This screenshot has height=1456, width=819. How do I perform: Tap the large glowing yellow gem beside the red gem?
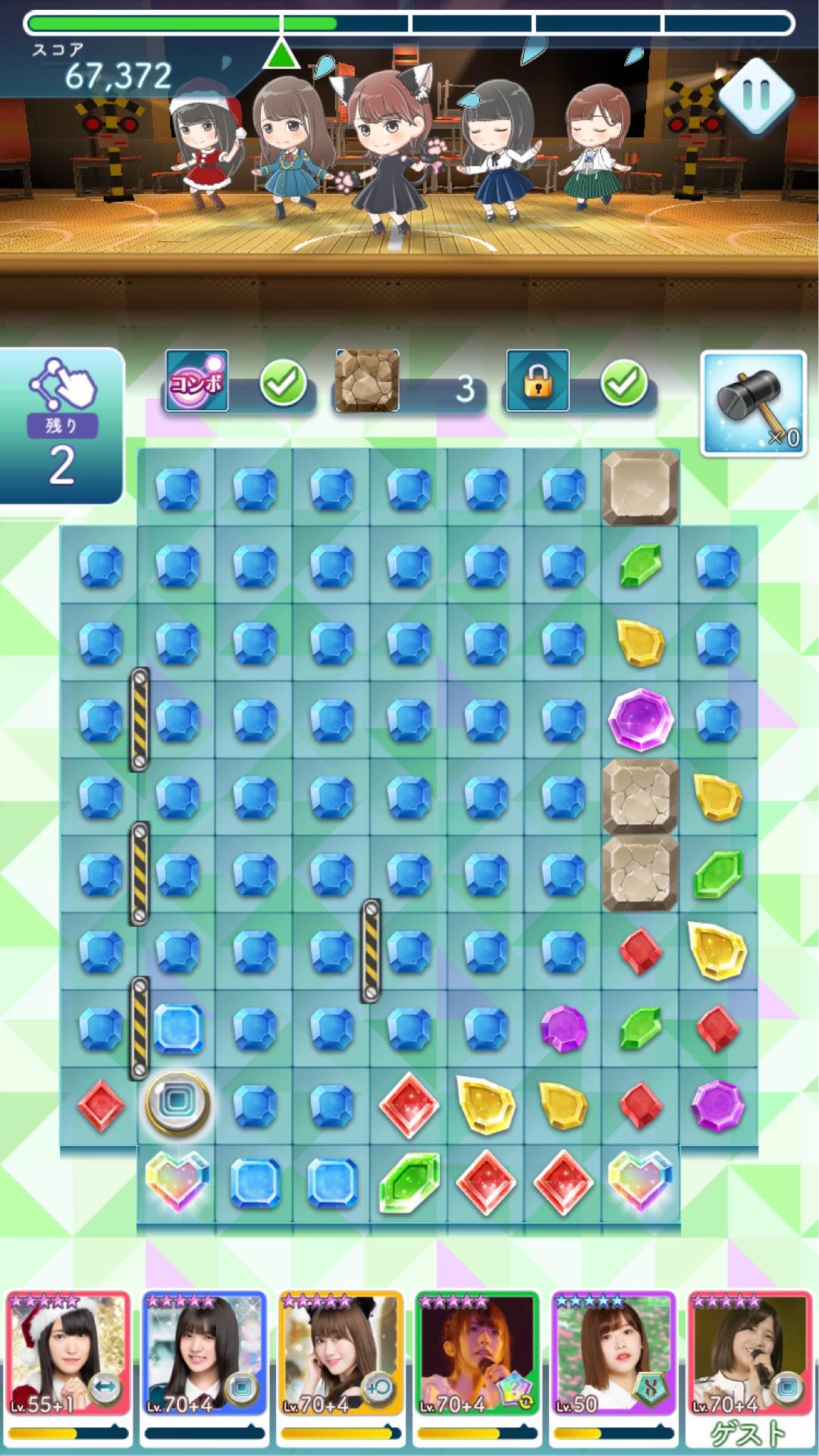[x=717, y=949]
